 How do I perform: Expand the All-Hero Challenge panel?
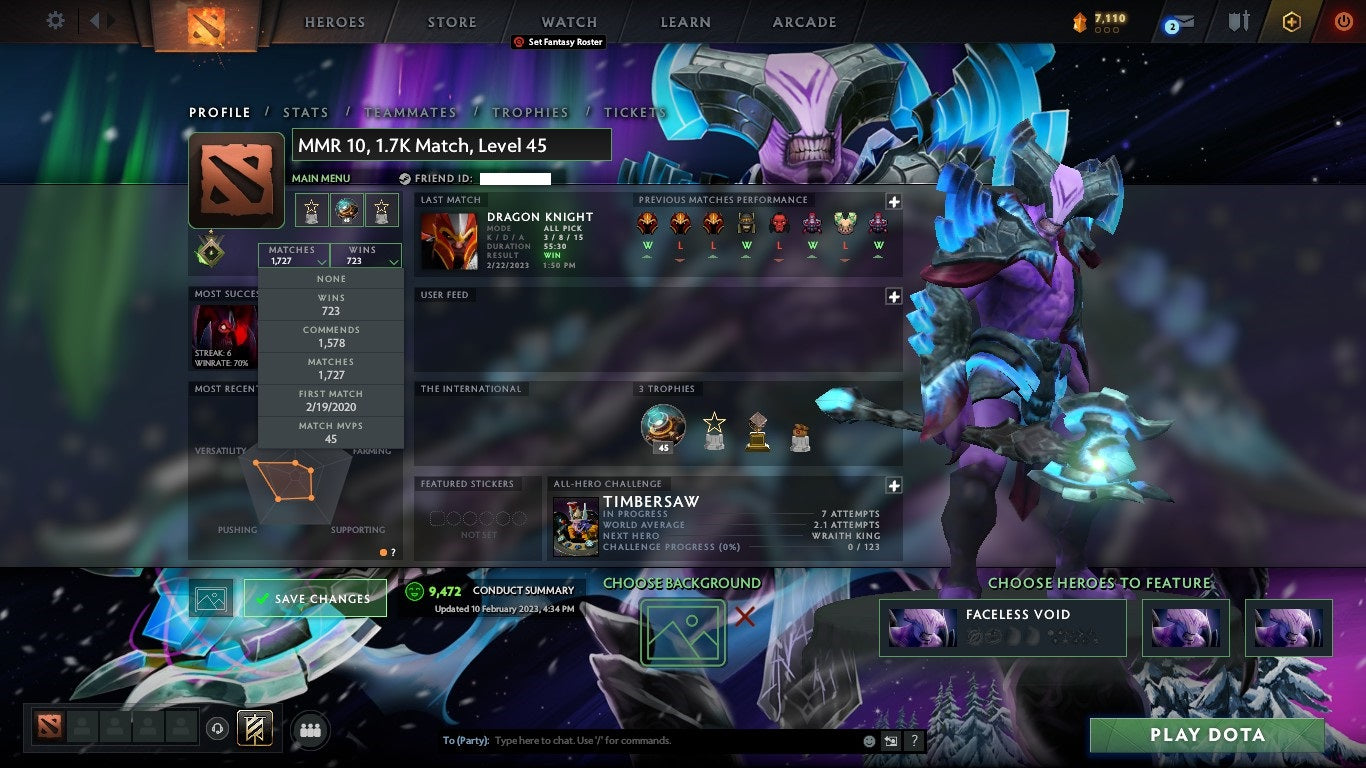(893, 485)
